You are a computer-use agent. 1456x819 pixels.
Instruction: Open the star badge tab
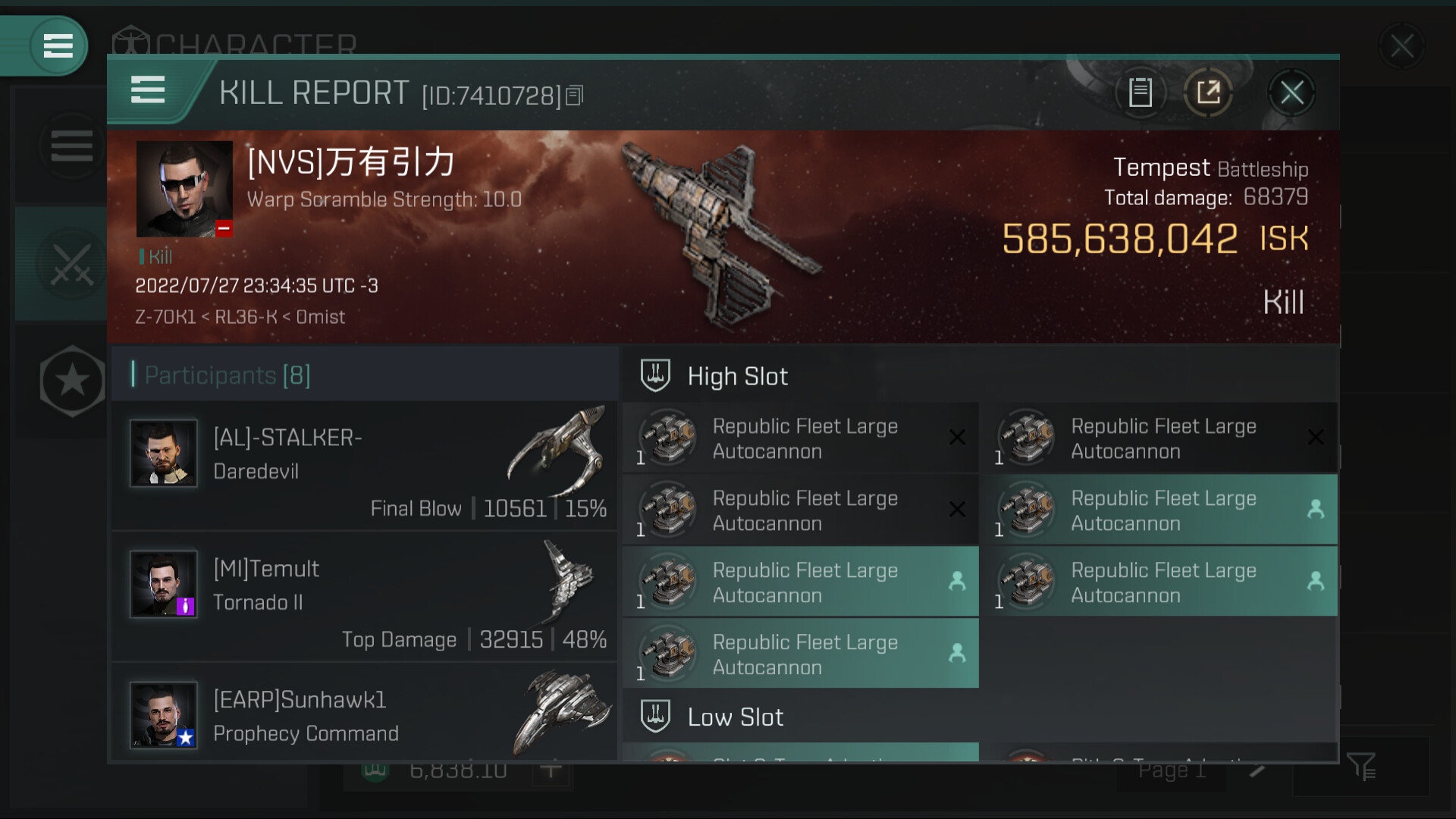72,381
